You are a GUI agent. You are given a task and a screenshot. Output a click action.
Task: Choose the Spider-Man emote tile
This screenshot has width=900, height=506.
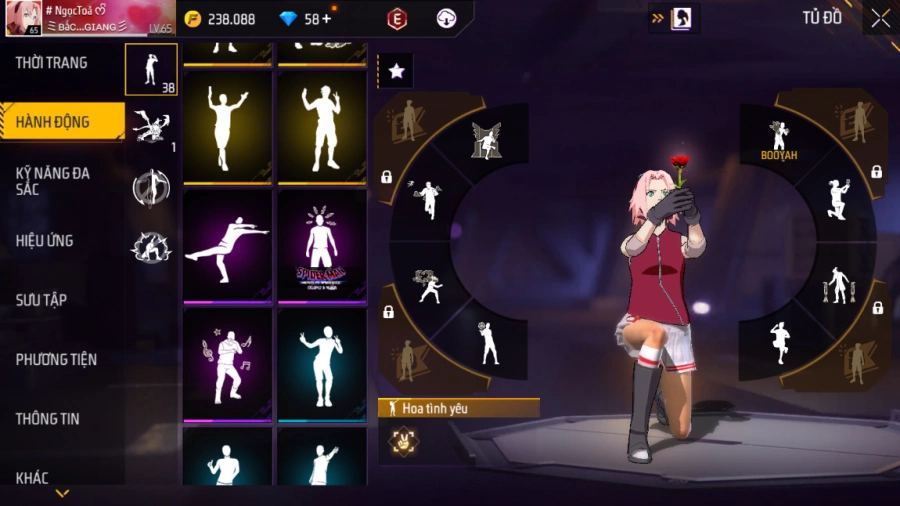321,245
